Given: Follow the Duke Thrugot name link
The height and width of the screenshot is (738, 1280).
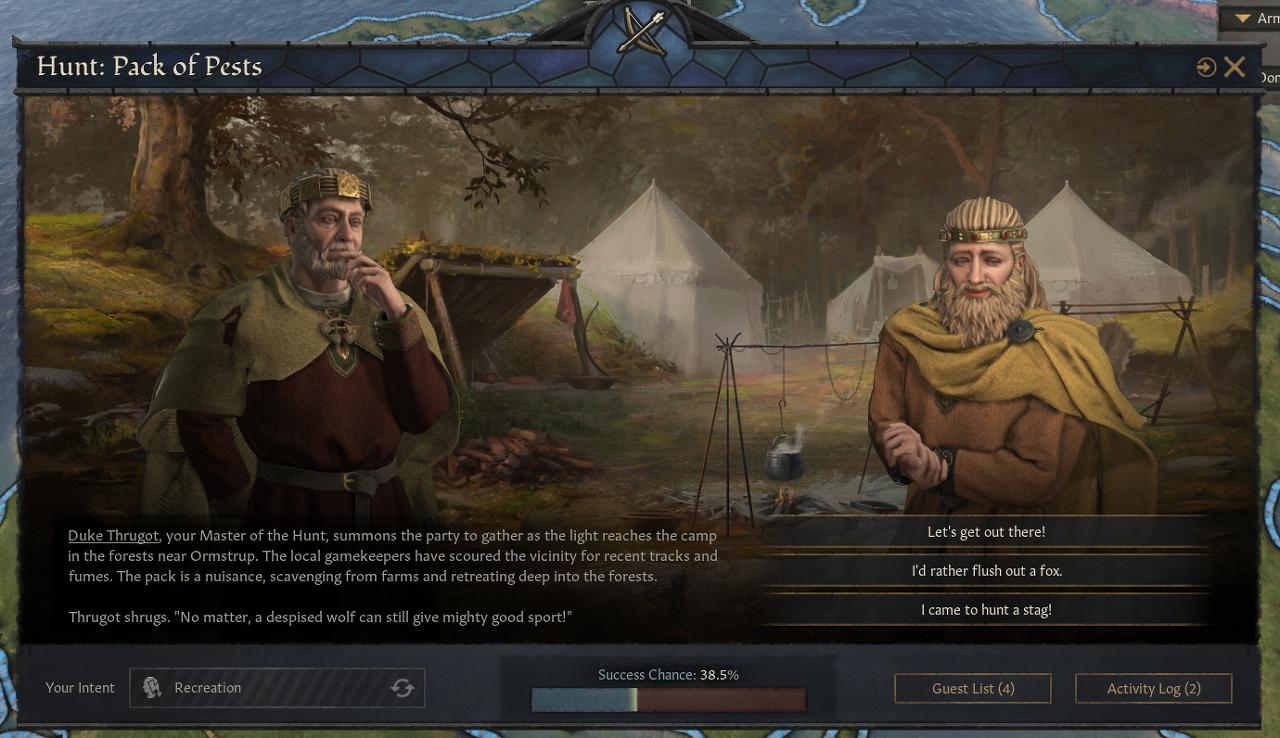Looking at the screenshot, I should (x=113, y=536).
